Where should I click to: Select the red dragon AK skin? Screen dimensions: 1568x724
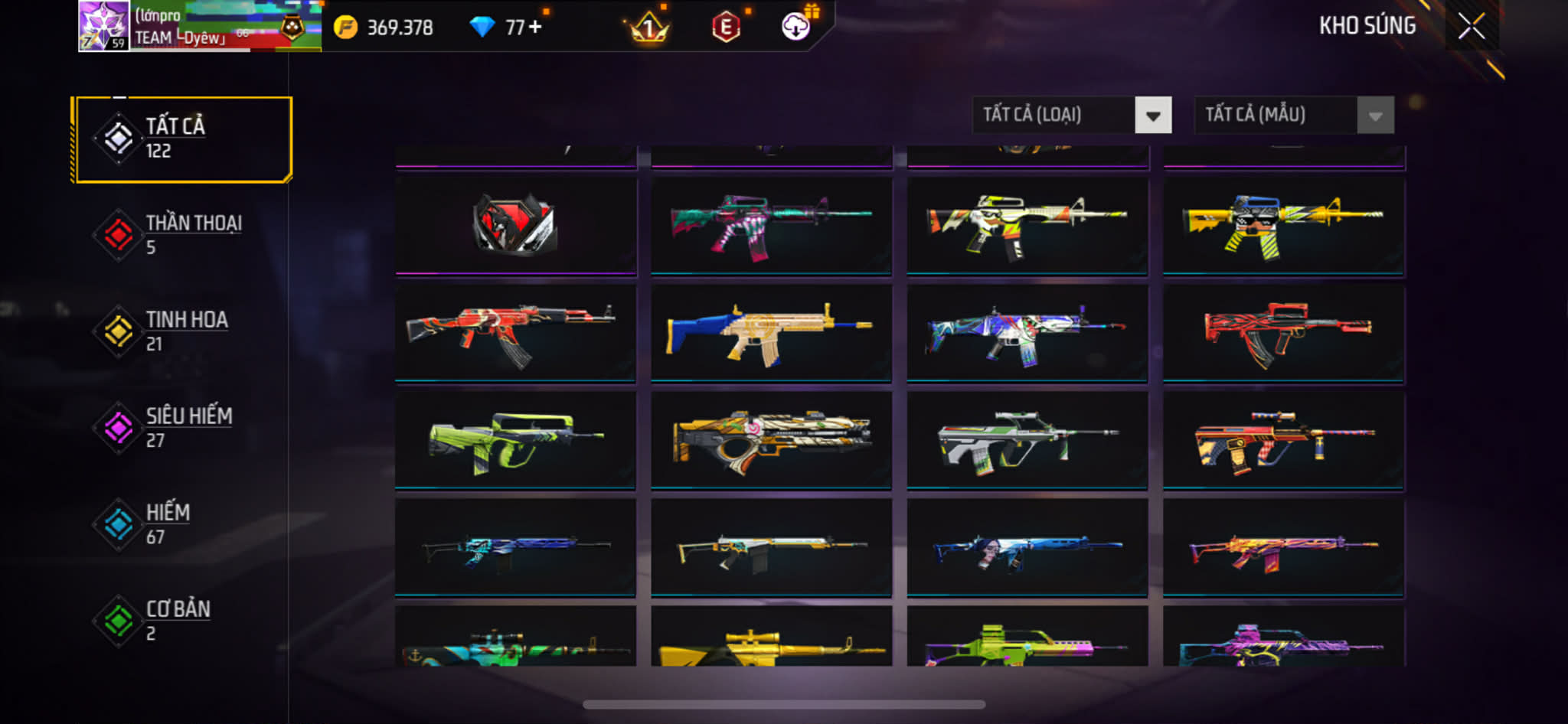(515, 332)
